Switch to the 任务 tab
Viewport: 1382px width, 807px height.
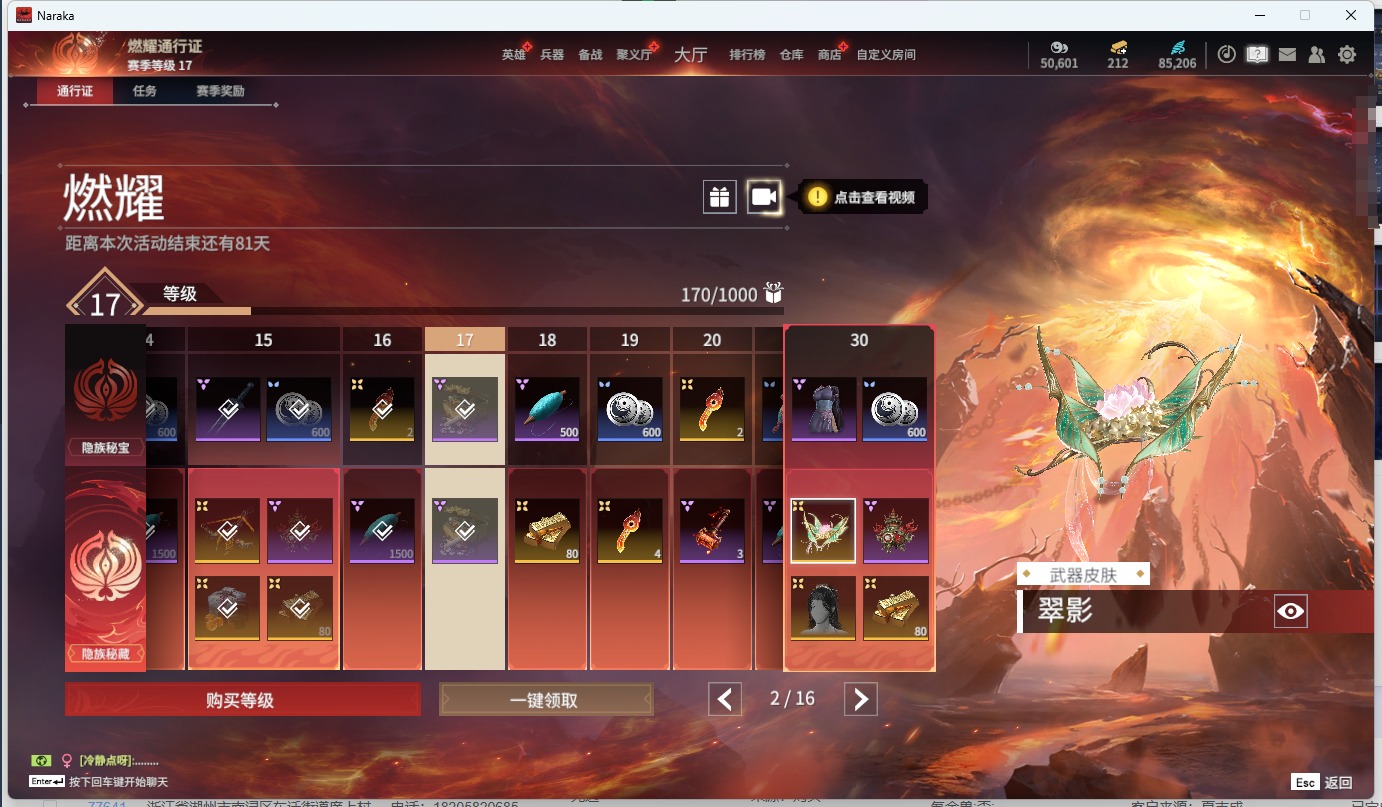(145, 91)
